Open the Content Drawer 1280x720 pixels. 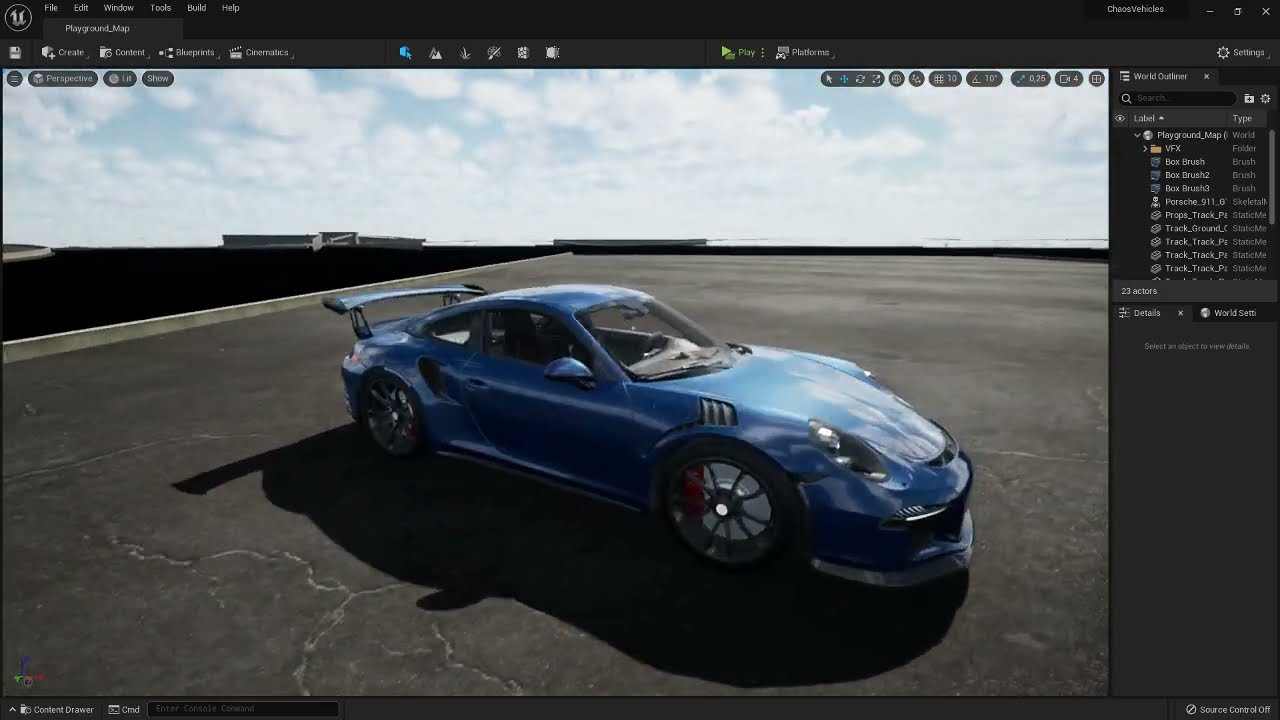56,709
